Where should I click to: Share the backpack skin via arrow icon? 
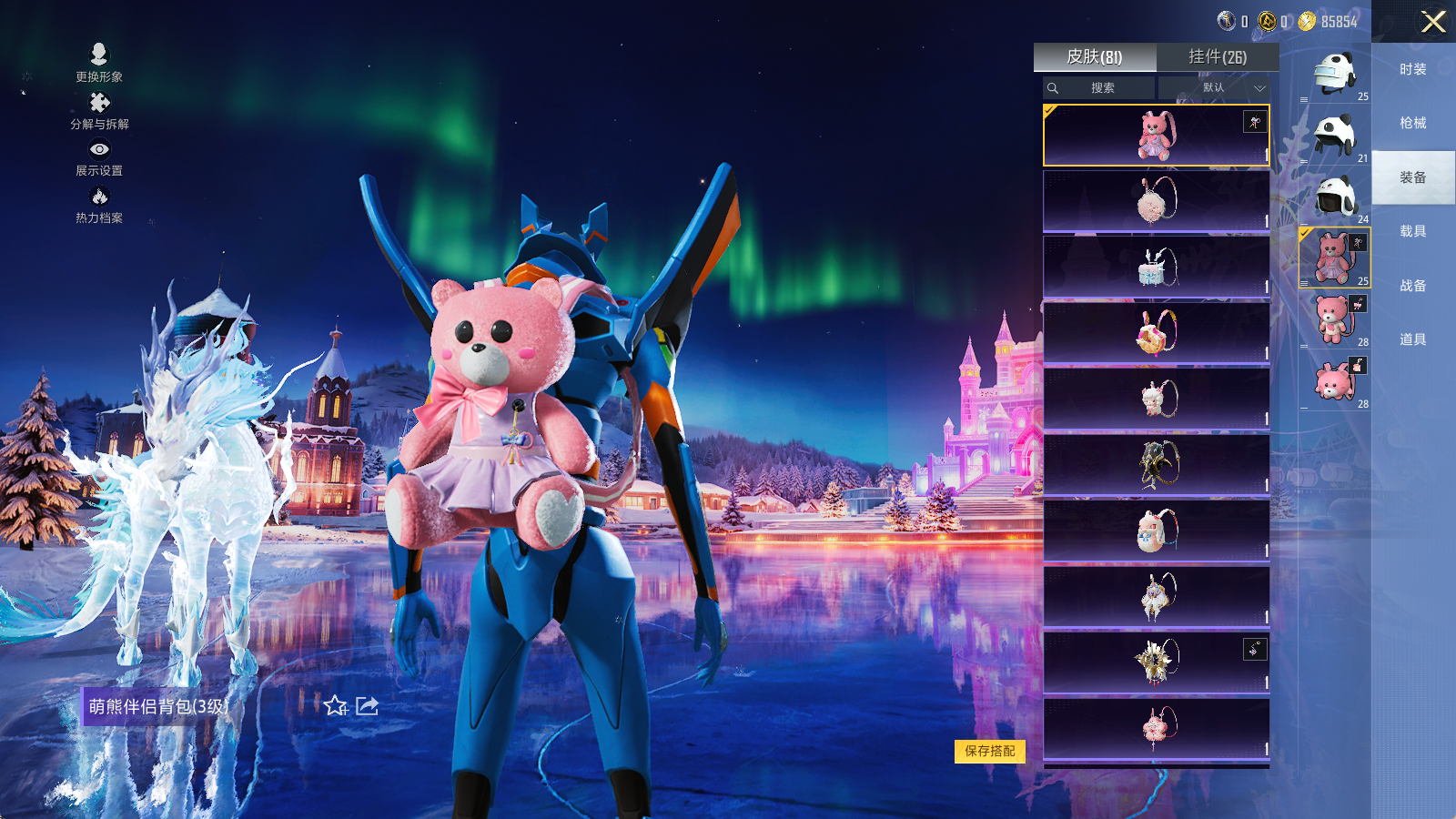coord(367,706)
